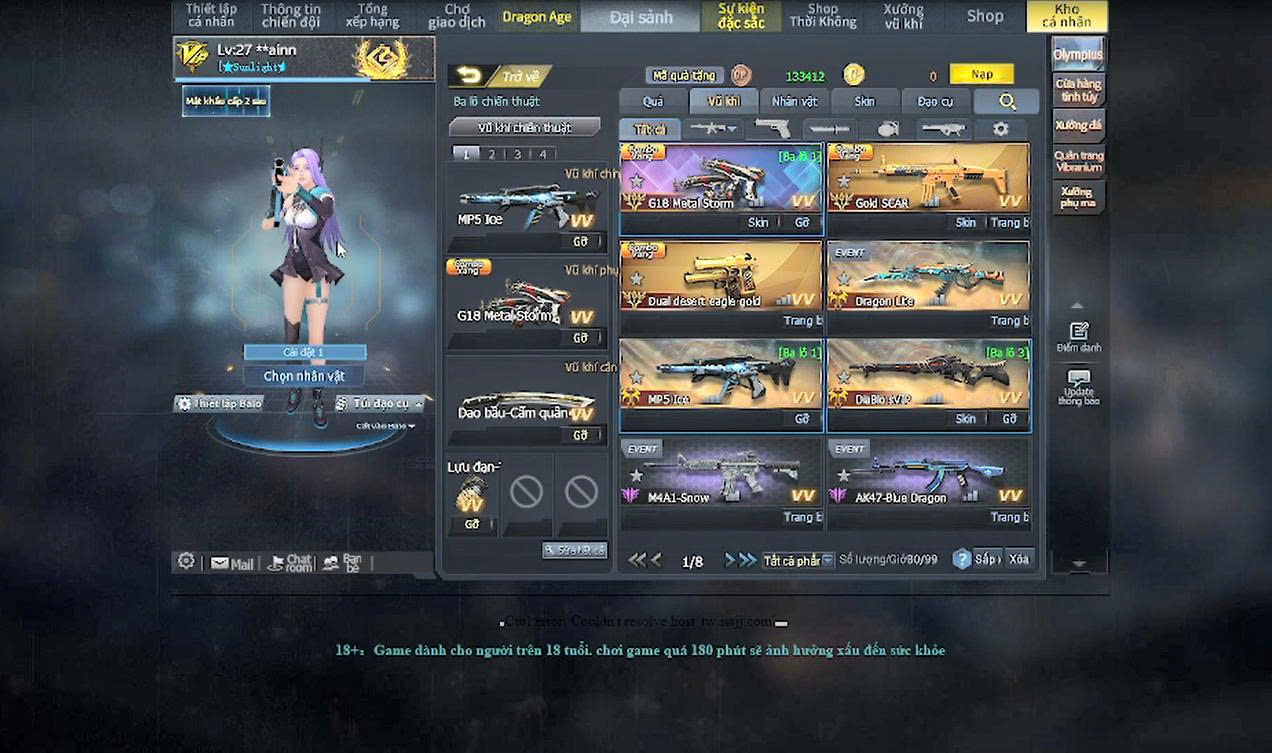Viewport: 1272px width, 753px height.
Task: Open the Đạo cụ items tab
Action: tap(935, 101)
